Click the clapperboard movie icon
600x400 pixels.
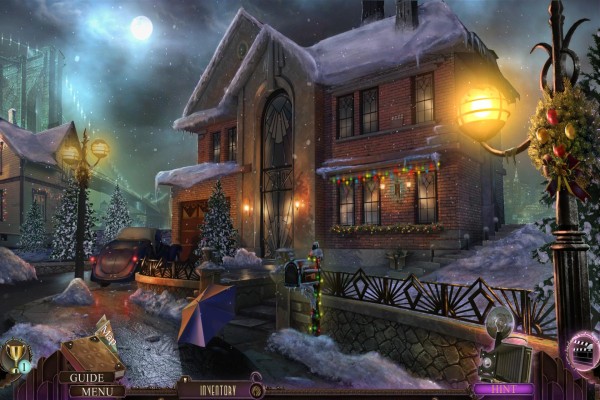click(x=583, y=349)
